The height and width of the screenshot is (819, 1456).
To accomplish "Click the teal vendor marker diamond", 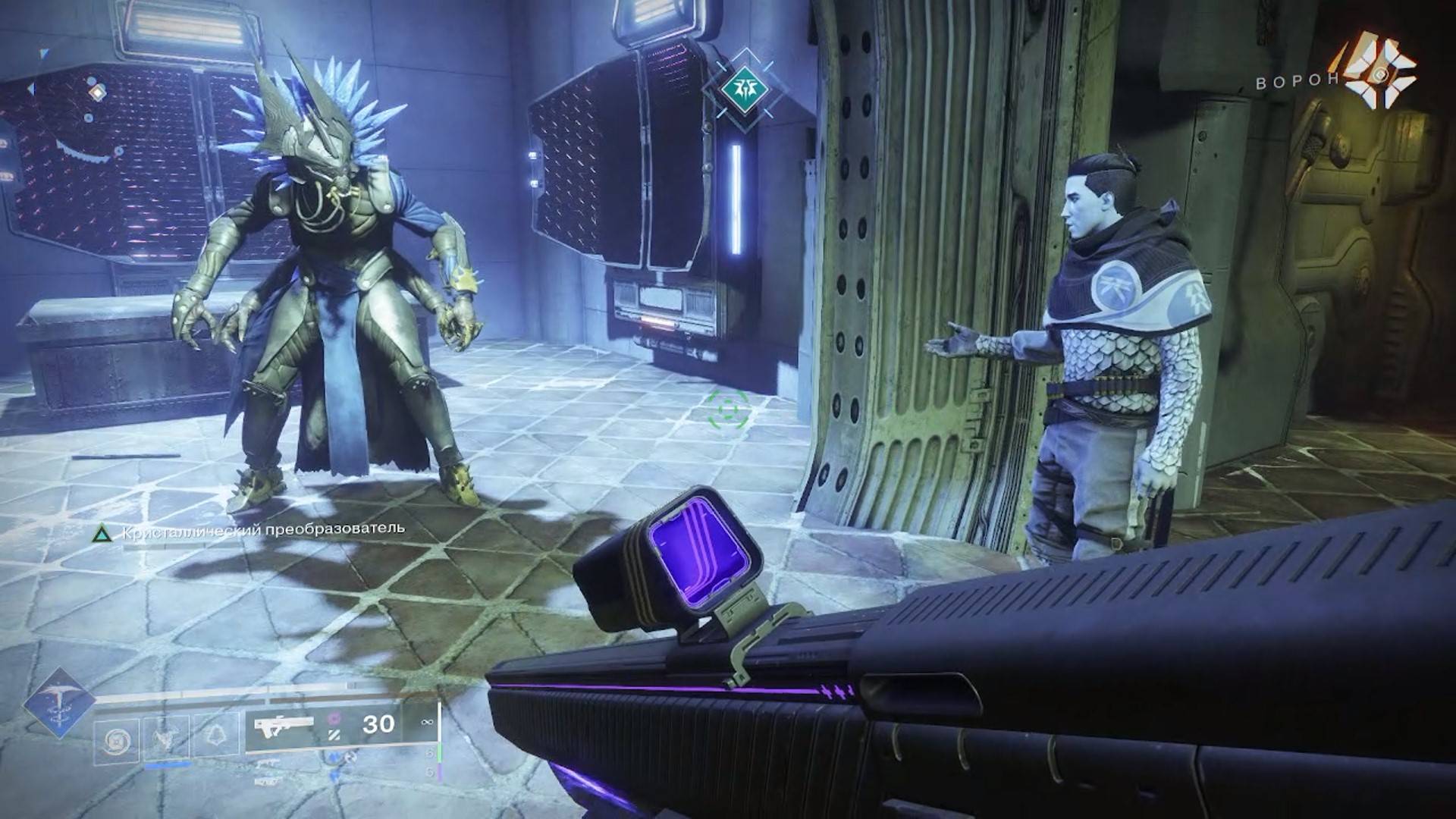I will (745, 89).
